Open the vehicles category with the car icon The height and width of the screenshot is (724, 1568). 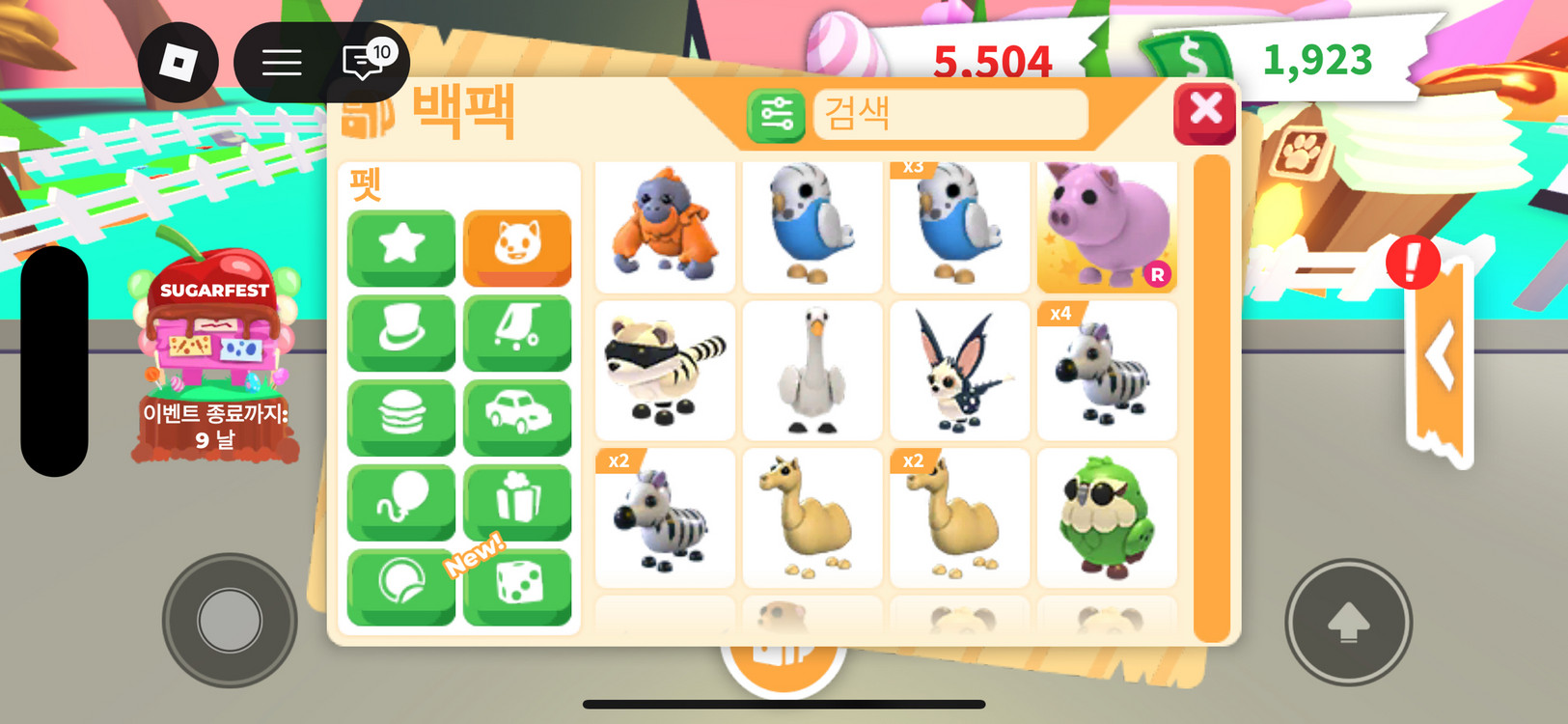point(517,417)
